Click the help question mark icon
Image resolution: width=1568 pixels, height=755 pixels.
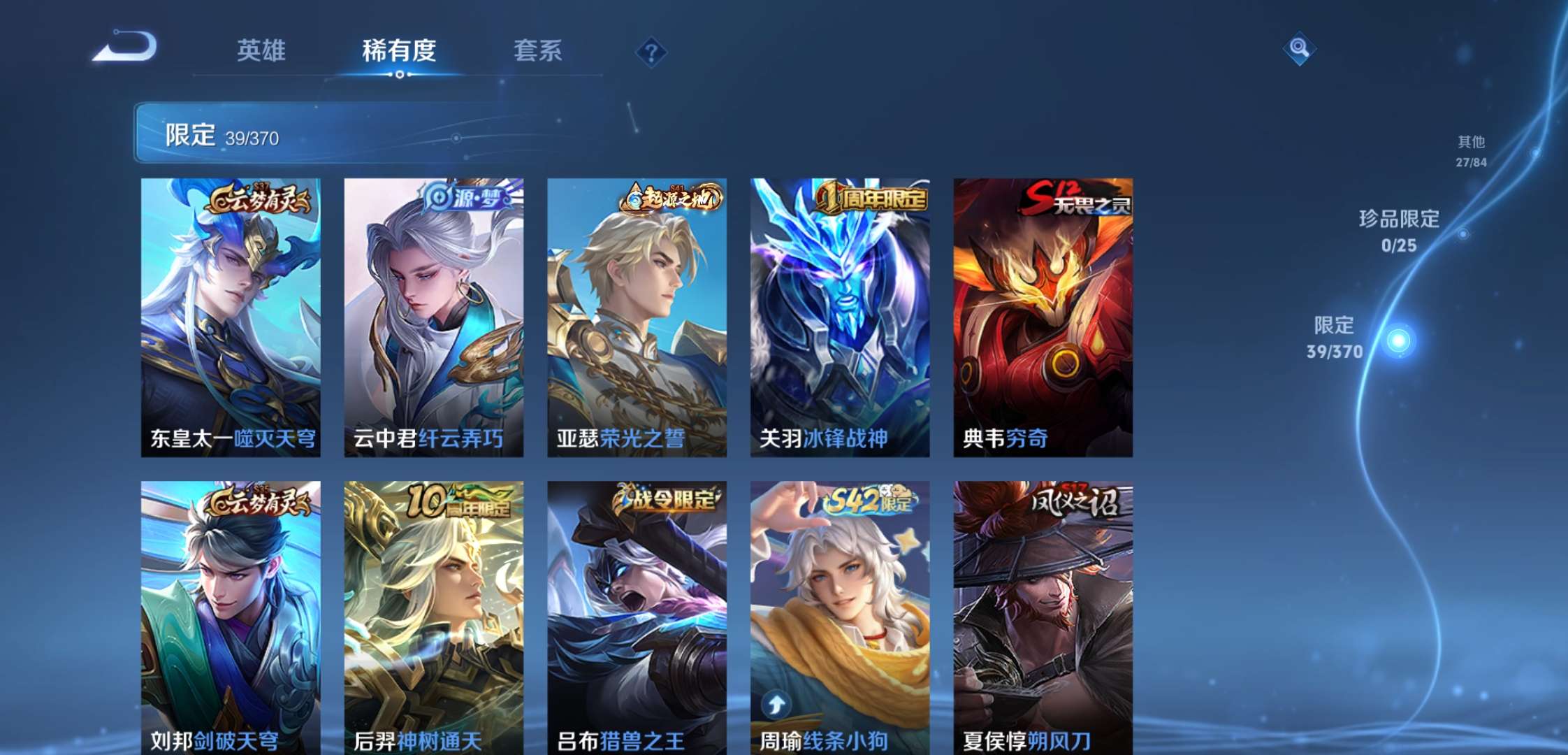[651, 51]
